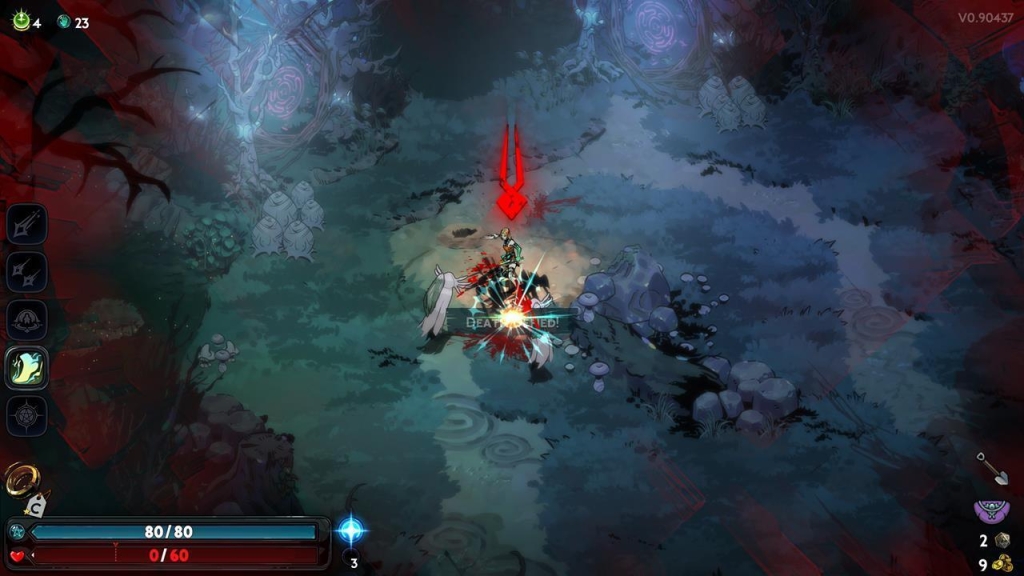The width and height of the screenshot is (1024, 576).
Task: Select the Attack boon slot
Action: coord(27,224)
